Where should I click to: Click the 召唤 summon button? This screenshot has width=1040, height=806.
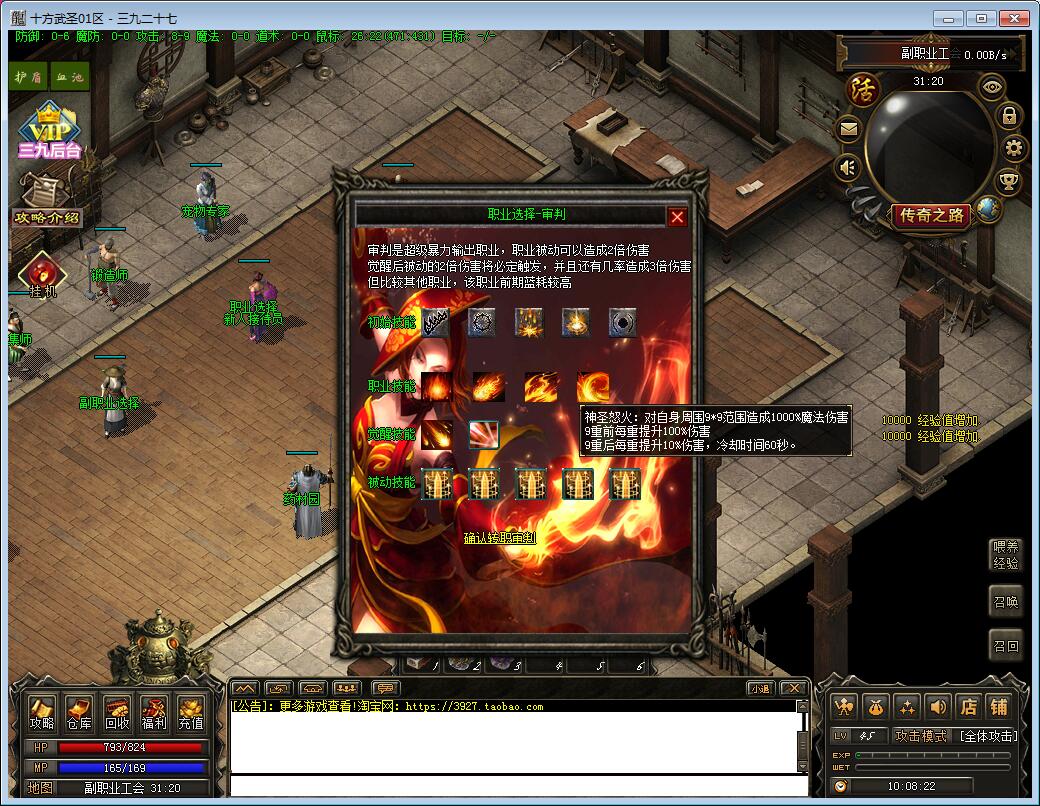pos(1005,602)
